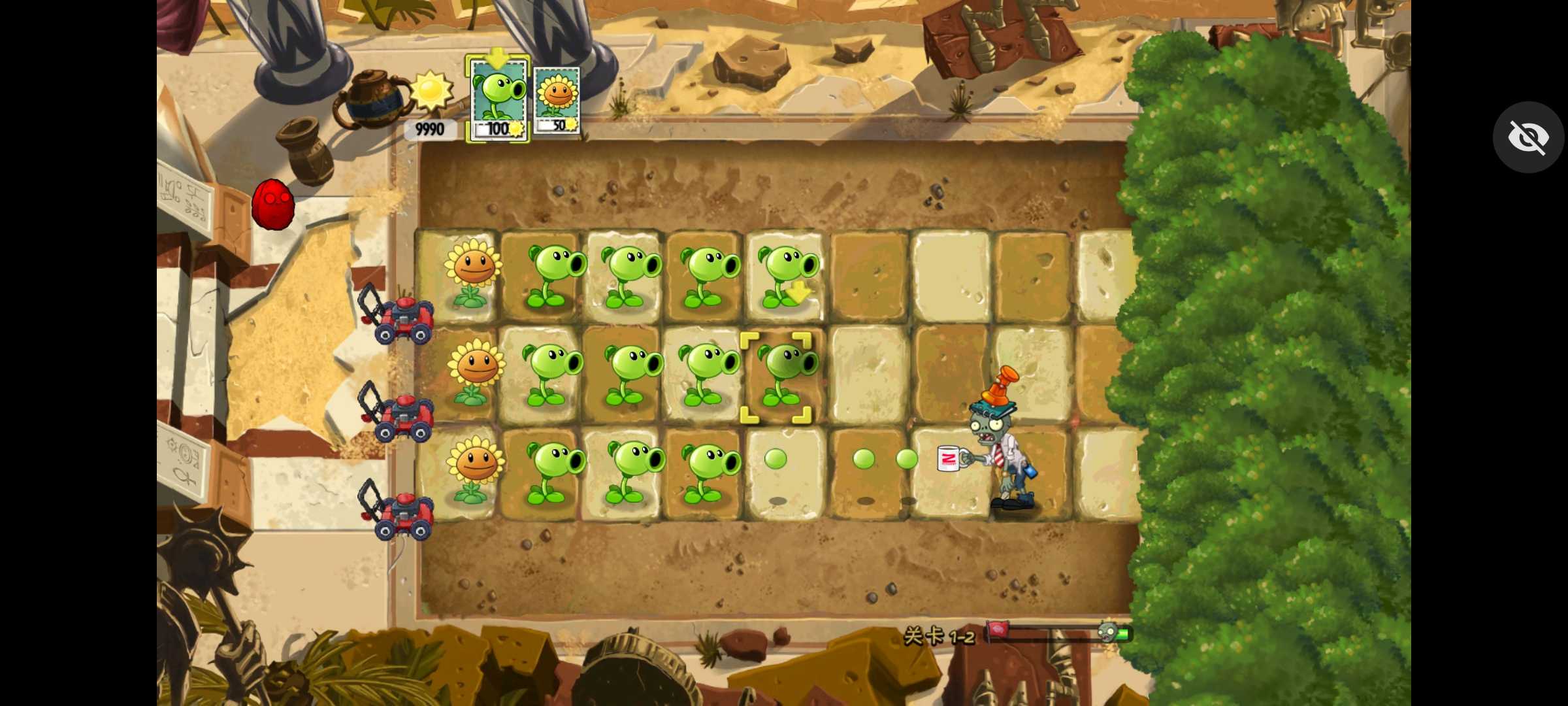1568x706 pixels.
Task: Toggle the hide-UI eye button
Action: pos(1527,137)
